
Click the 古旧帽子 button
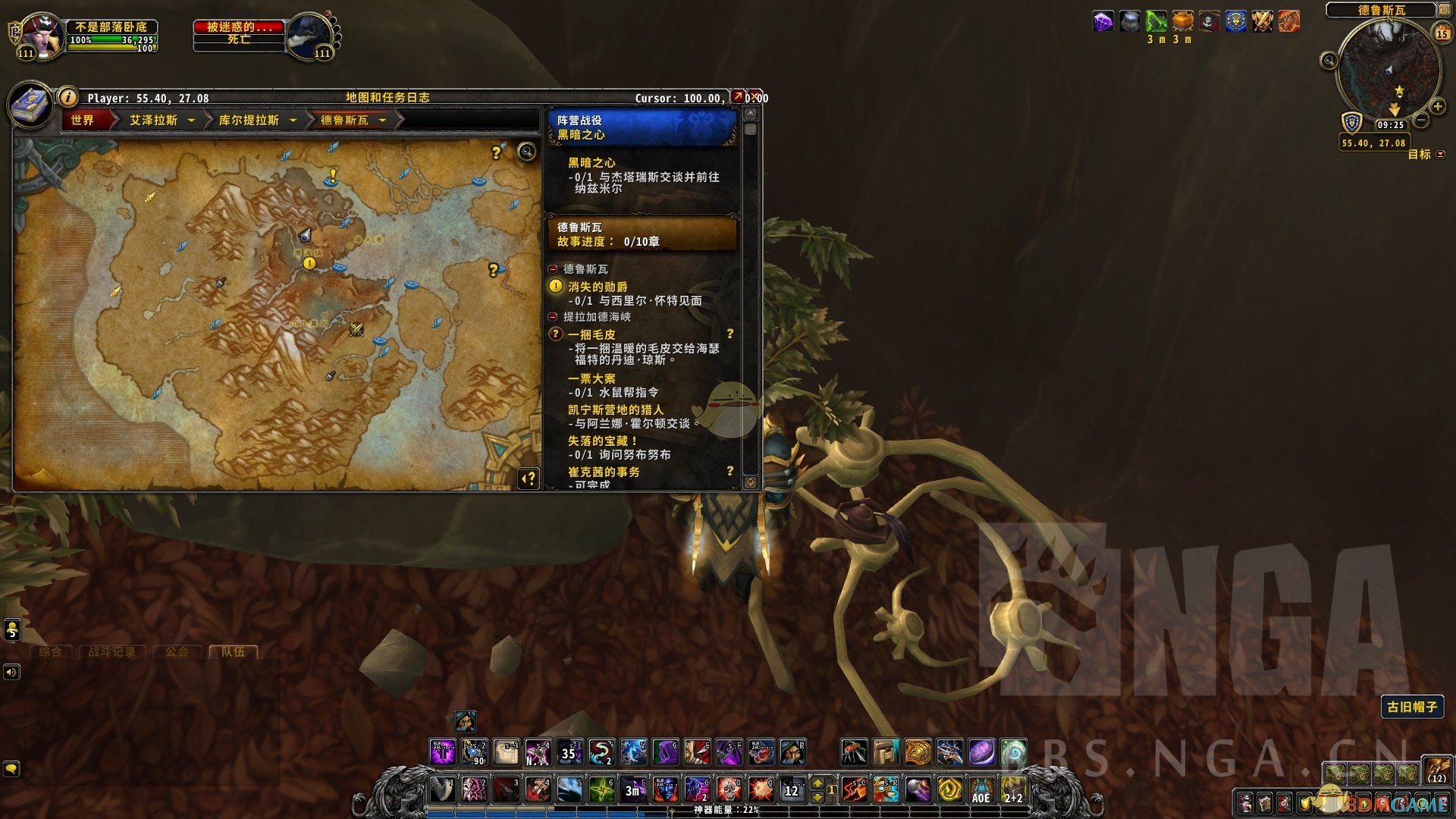pyautogui.click(x=1411, y=707)
